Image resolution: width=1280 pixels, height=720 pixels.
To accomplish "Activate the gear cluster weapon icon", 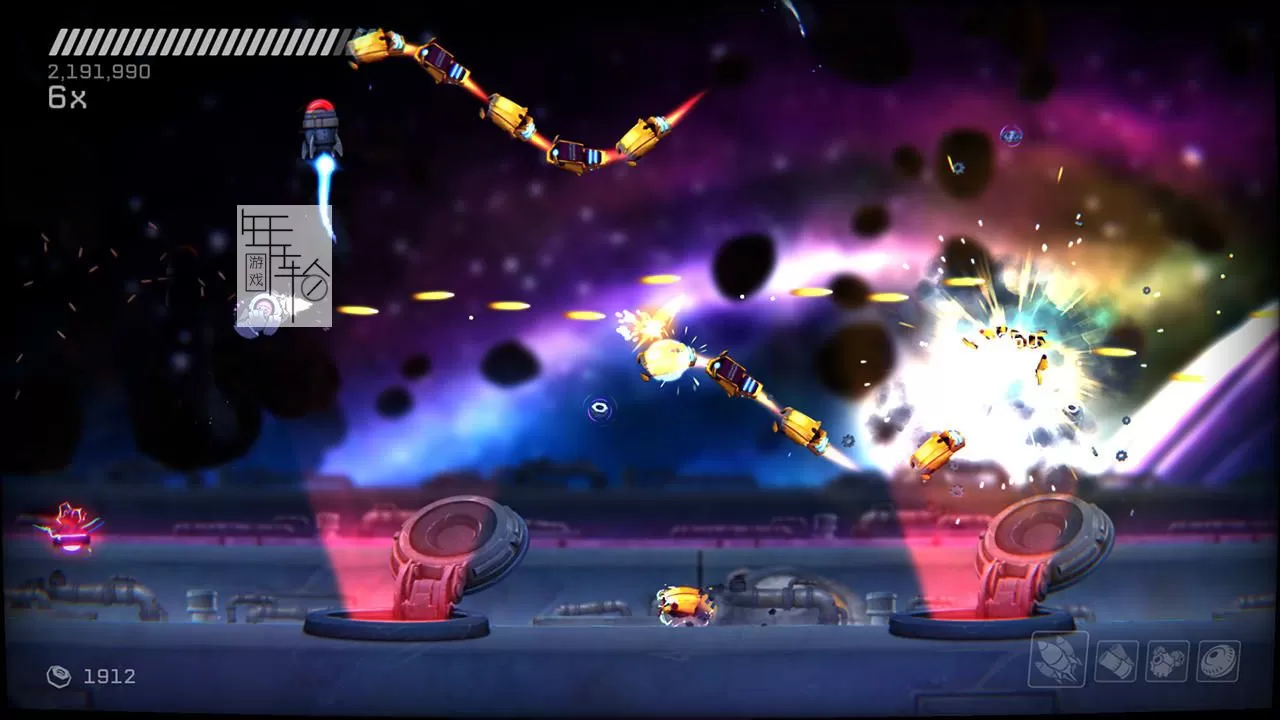I will coord(1167,661).
